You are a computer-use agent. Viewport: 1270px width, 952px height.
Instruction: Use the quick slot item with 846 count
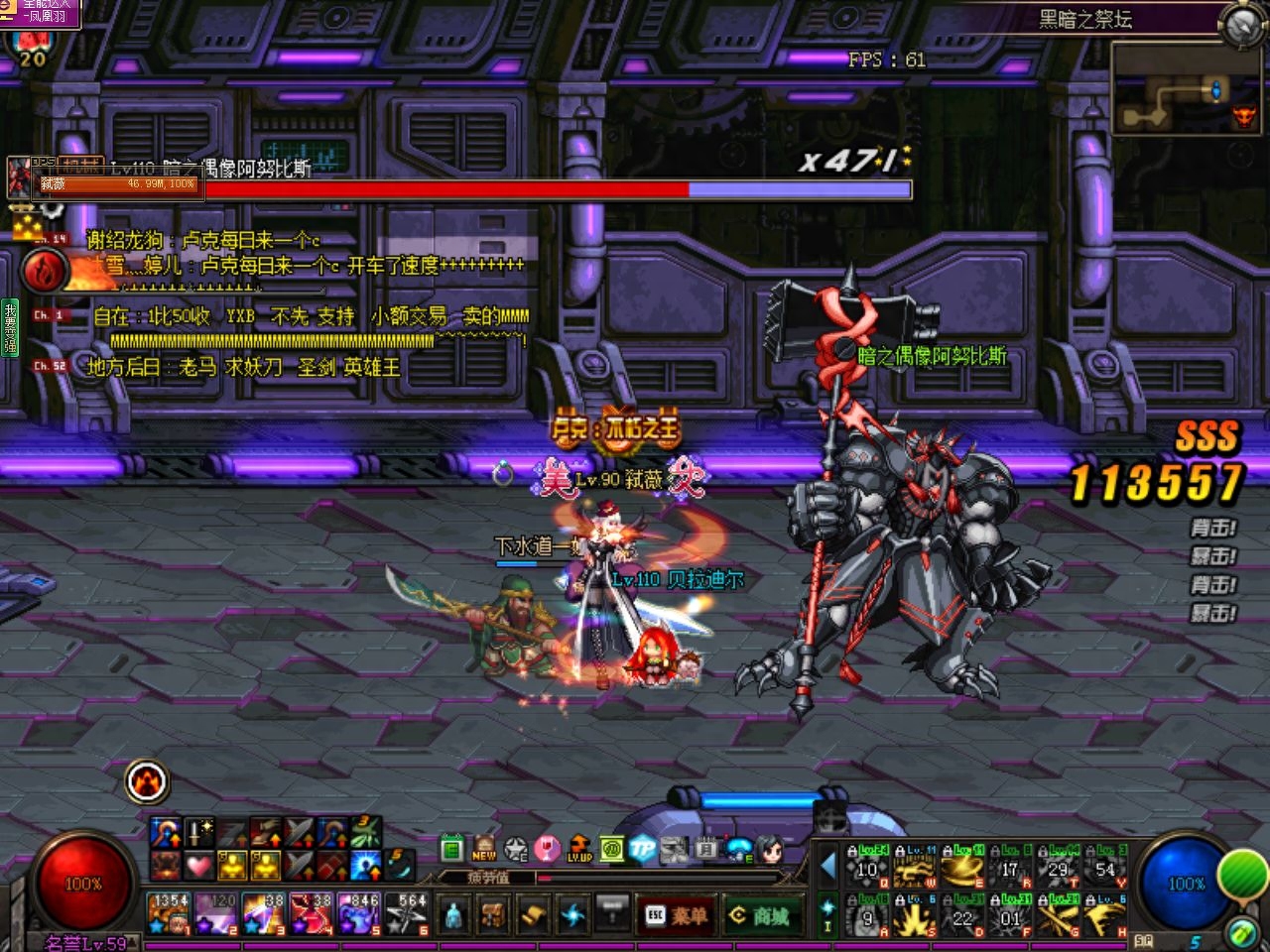[358, 913]
